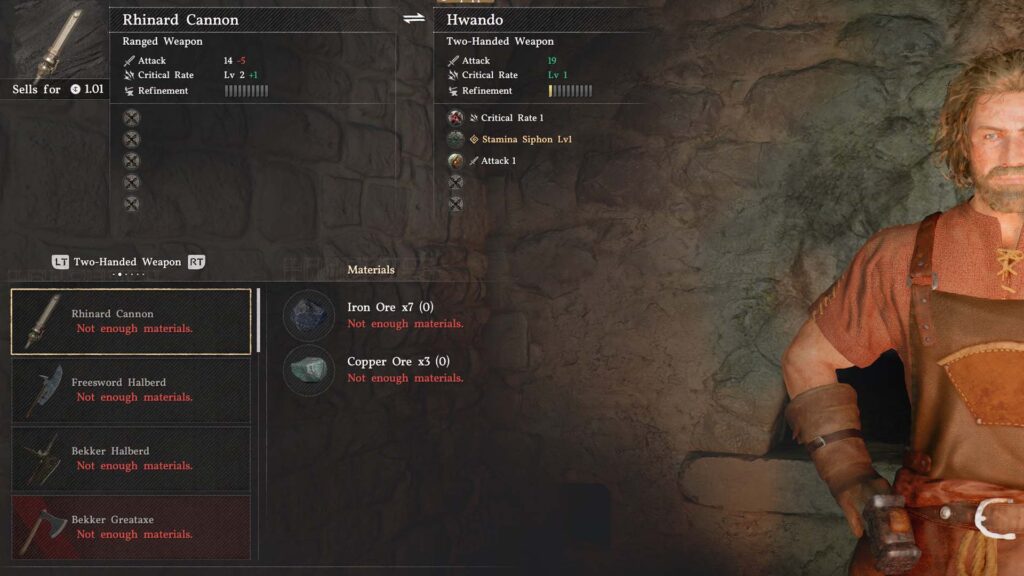Screen dimensions: 1024x576
Task: Choose the Freesword Halberd recipe
Action: coord(131,390)
